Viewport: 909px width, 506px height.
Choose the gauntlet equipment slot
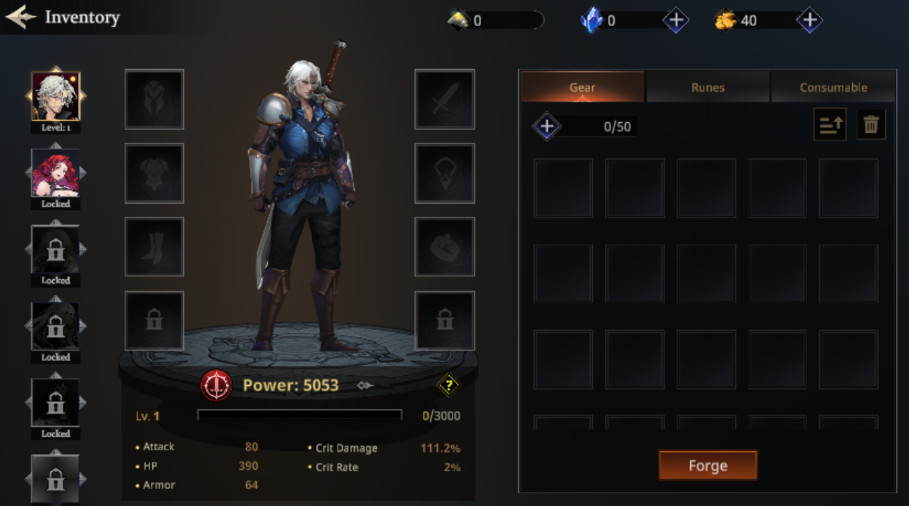tap(444, 247)
